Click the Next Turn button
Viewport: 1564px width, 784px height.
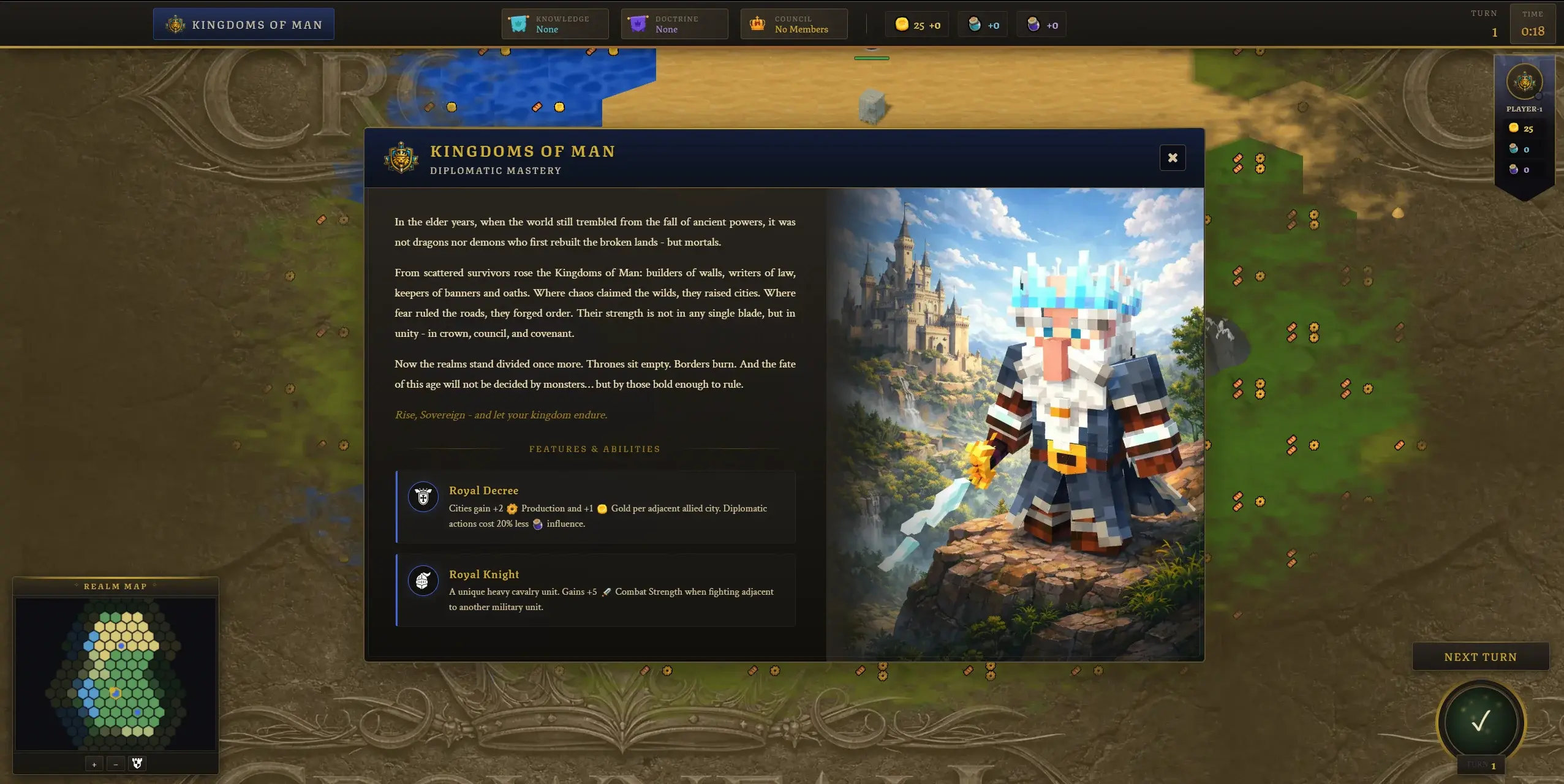click(1480, 656)
